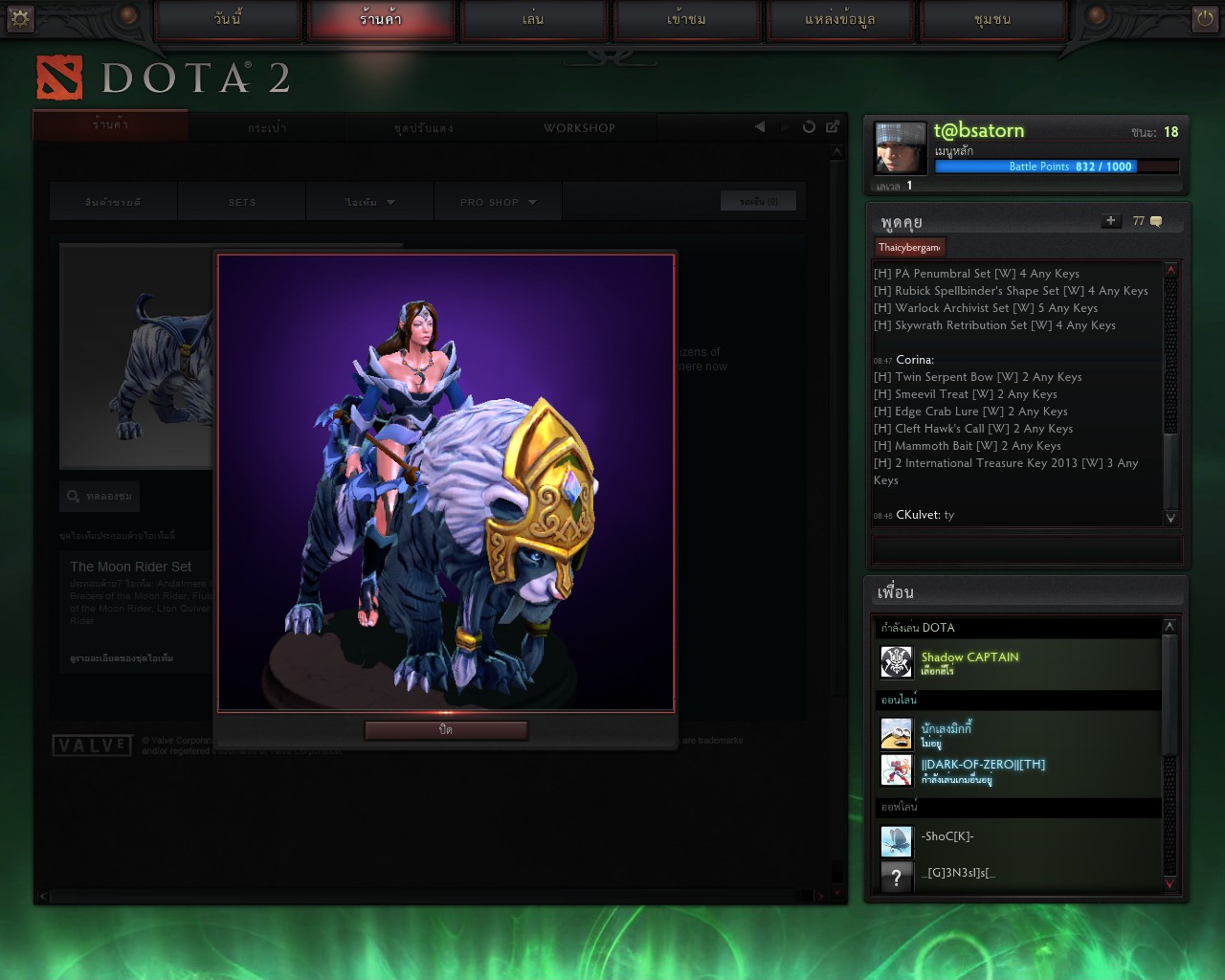Click the store back arrow
The height and width of the screenshot is (980, 1225).
click(760, 127)
